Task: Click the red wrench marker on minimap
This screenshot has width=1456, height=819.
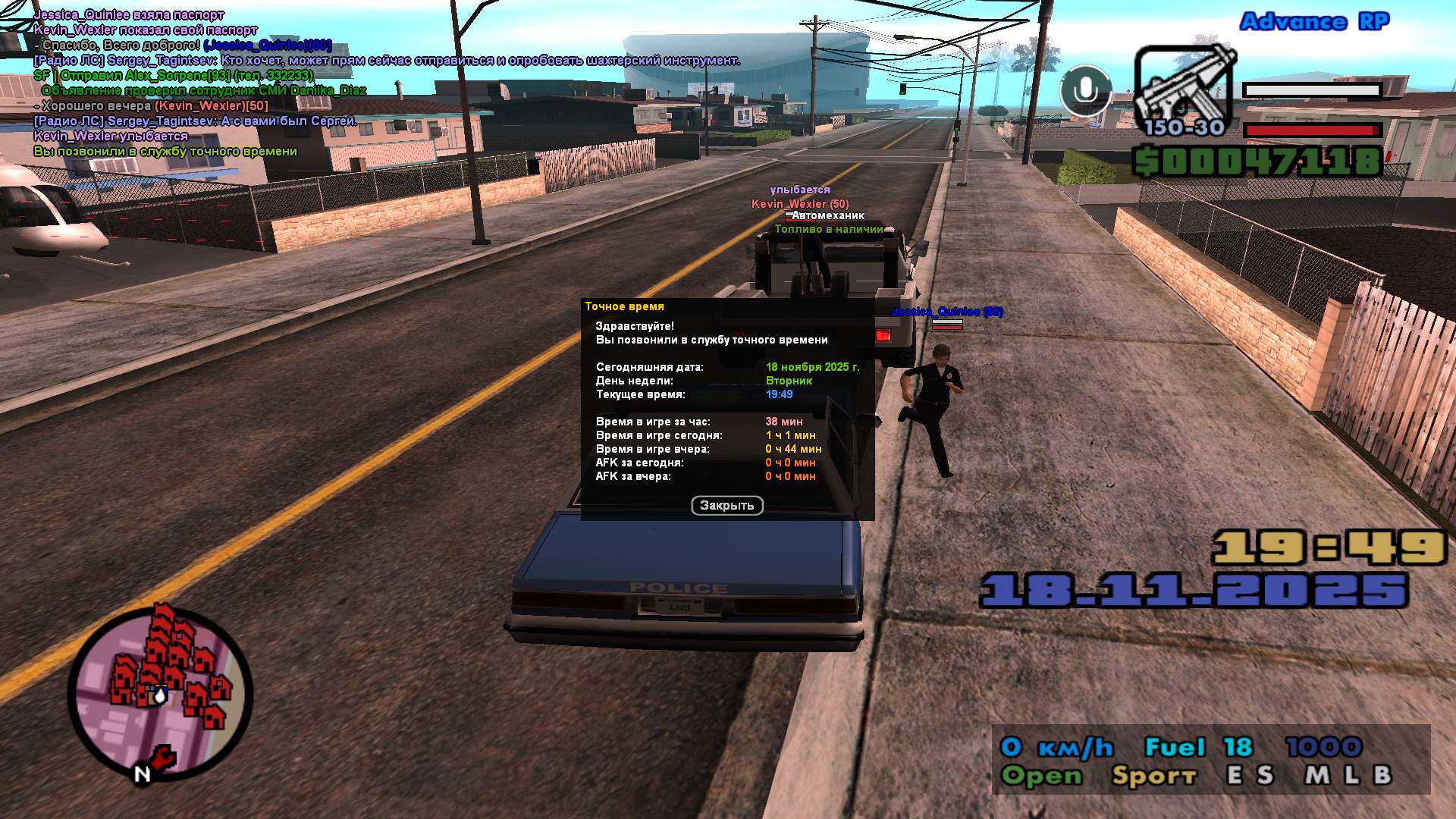Action: click(162, 758)
